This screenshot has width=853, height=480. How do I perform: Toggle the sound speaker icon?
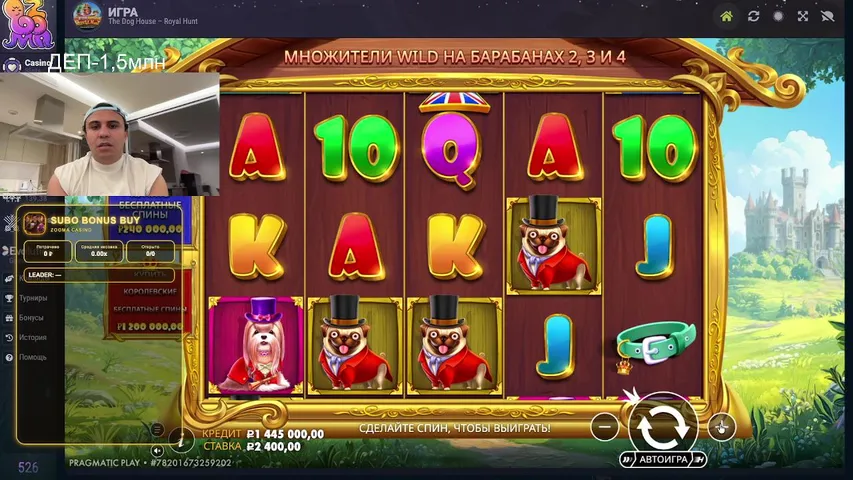click(x=157, y=450)
